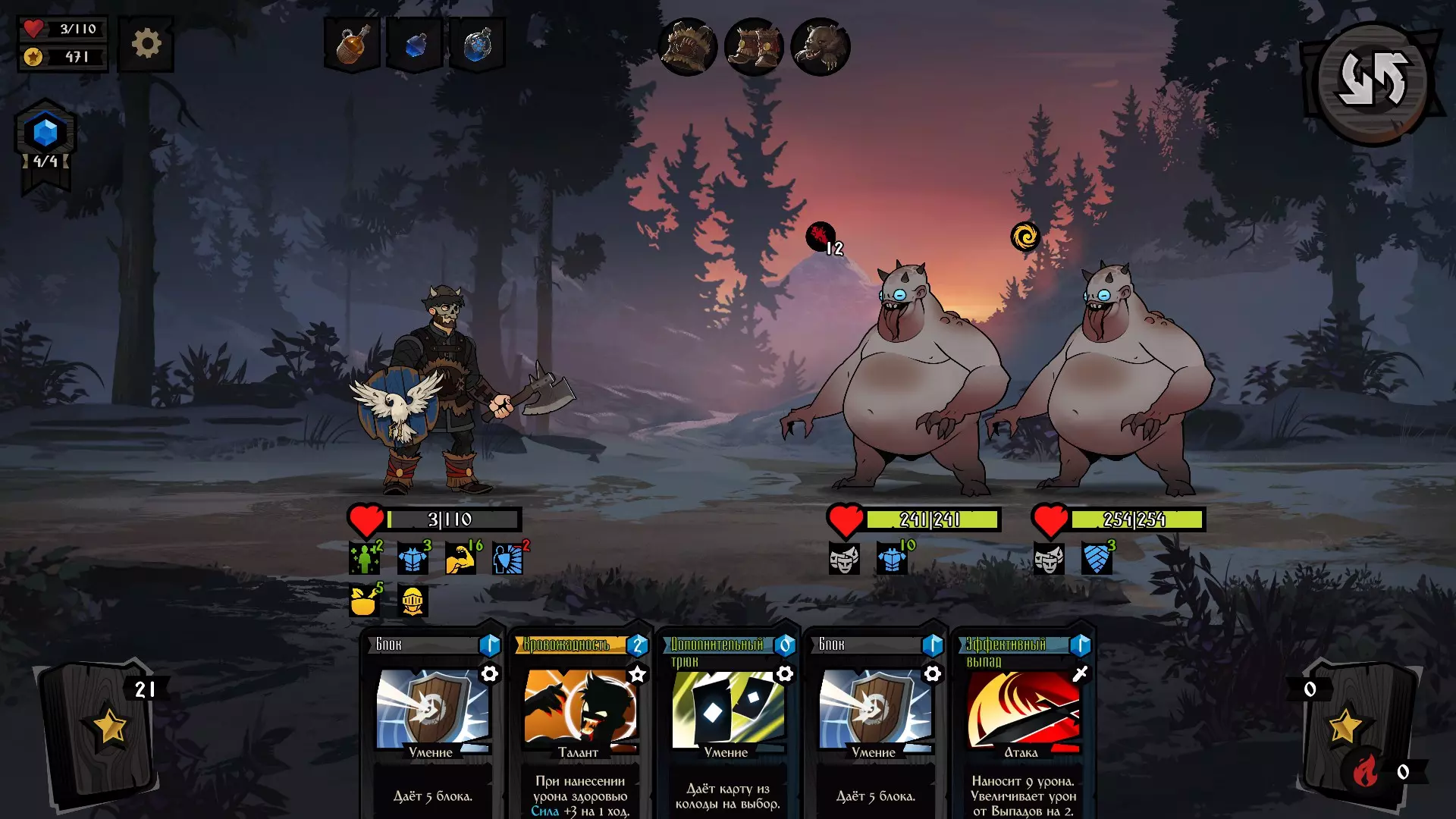
Task: Use the round blue globe potion
Action: 478,45
